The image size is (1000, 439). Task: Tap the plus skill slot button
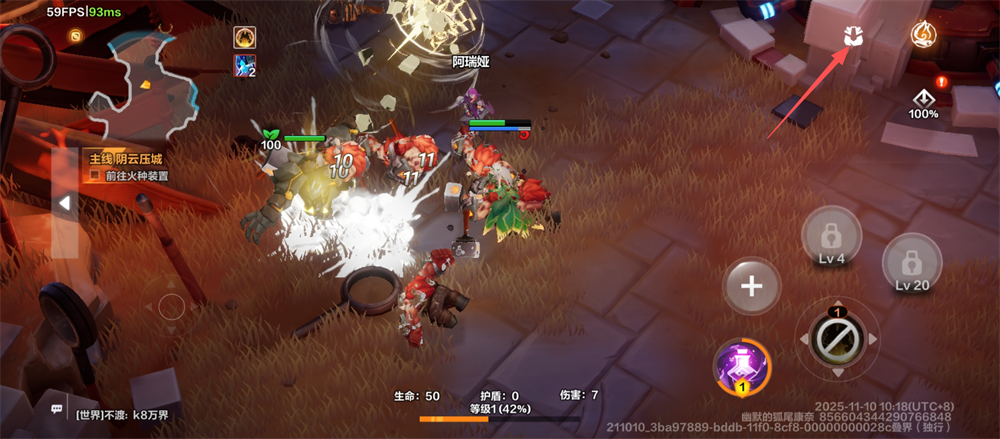click(x=751, y=286)
